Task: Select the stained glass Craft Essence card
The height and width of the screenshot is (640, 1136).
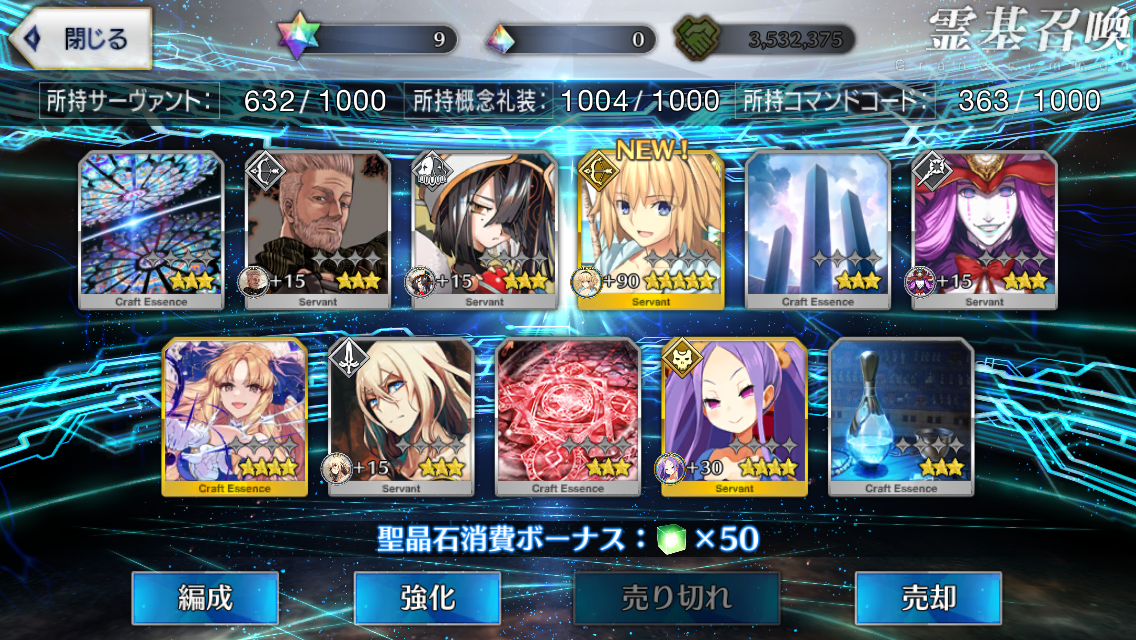Action: pos(151,229)
